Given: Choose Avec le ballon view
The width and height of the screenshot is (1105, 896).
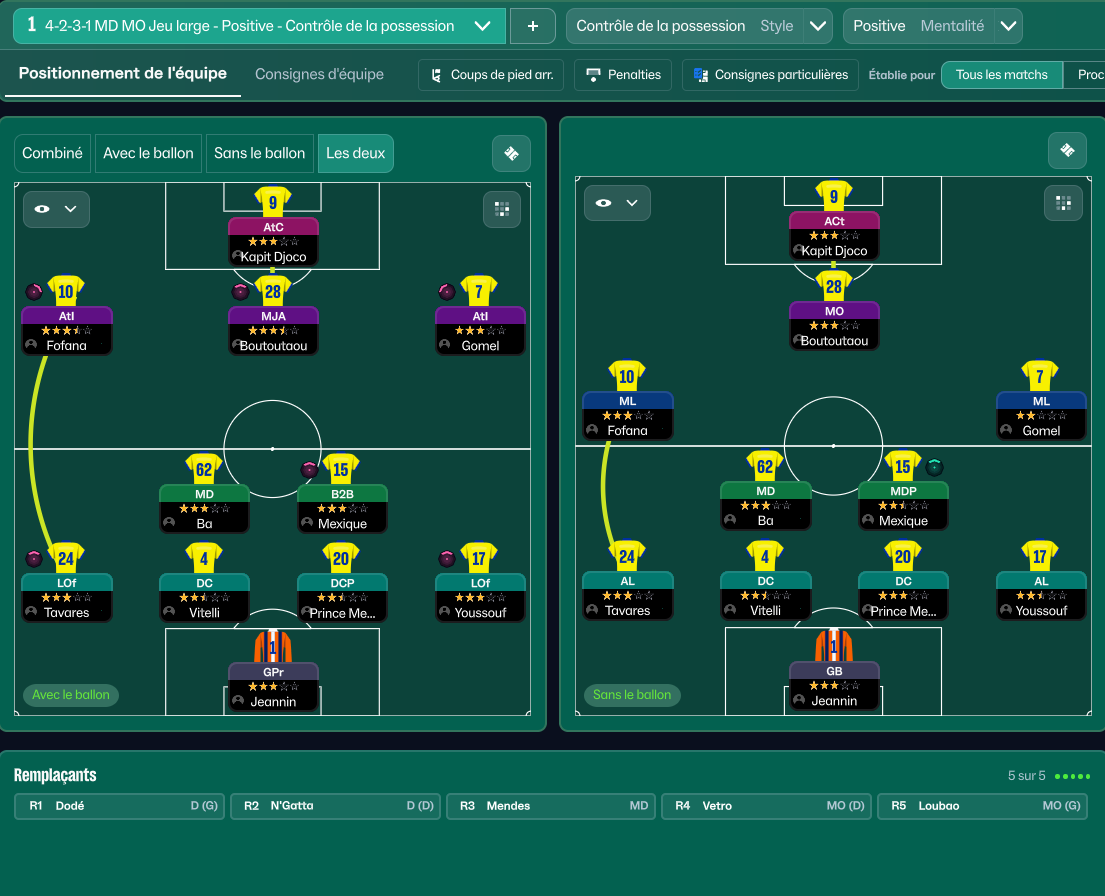Looking at the screenshot, I should click(148, 154).
